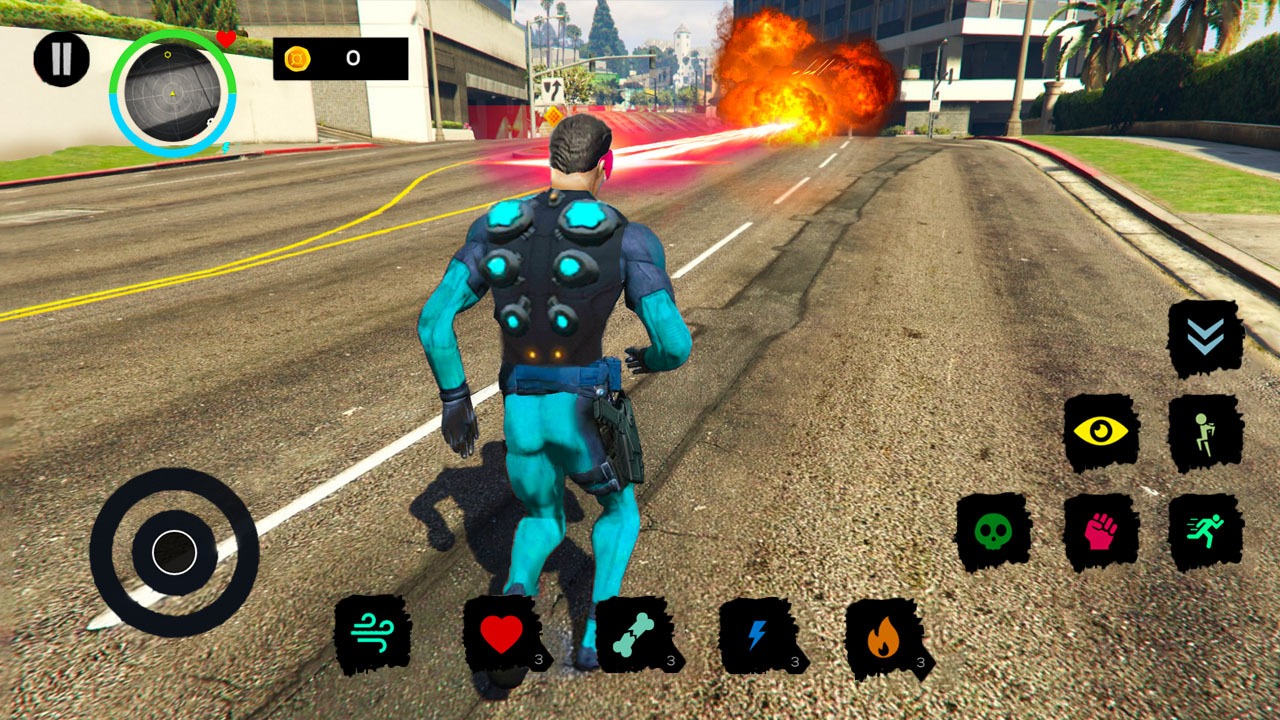Viewport: 1280px width, 720px height.
Task: Tap the gold coin icon in the HUD
Action: tap(298, 57)
